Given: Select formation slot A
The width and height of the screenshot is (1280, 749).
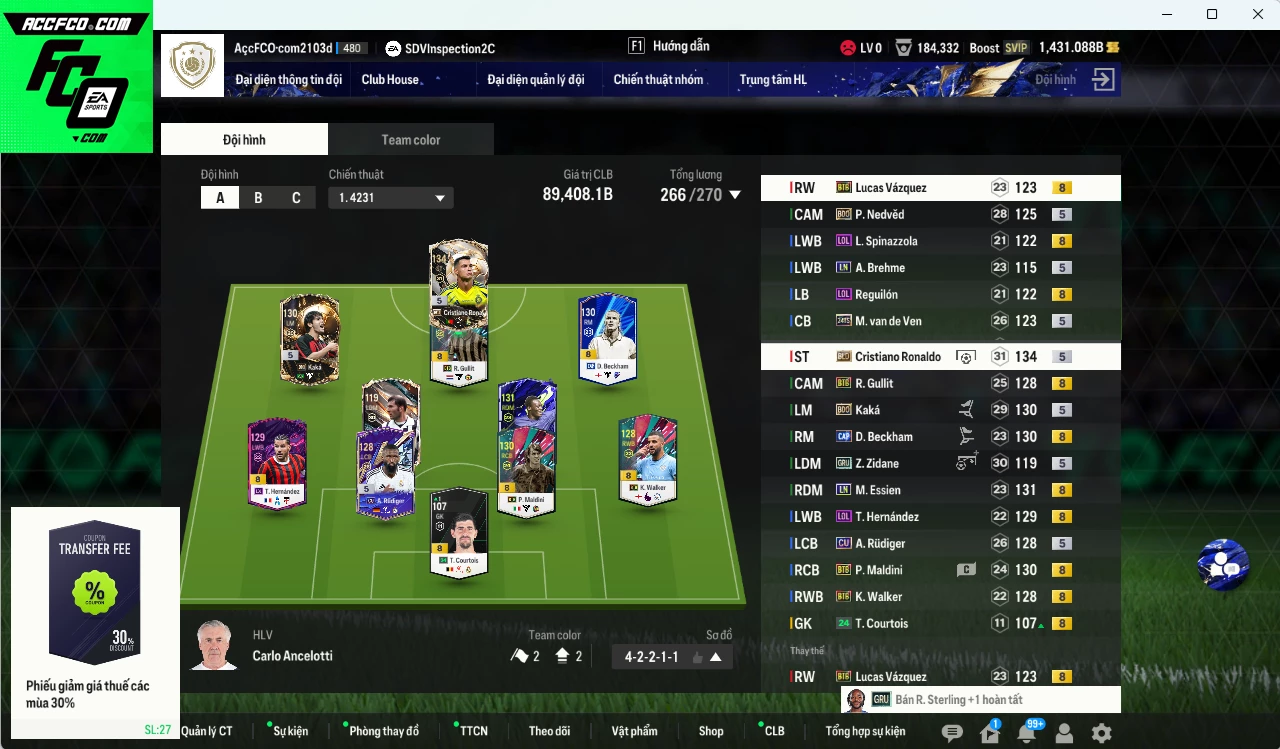Looking at the screenshot, I should pyautogui.click(x=219, y=197).
